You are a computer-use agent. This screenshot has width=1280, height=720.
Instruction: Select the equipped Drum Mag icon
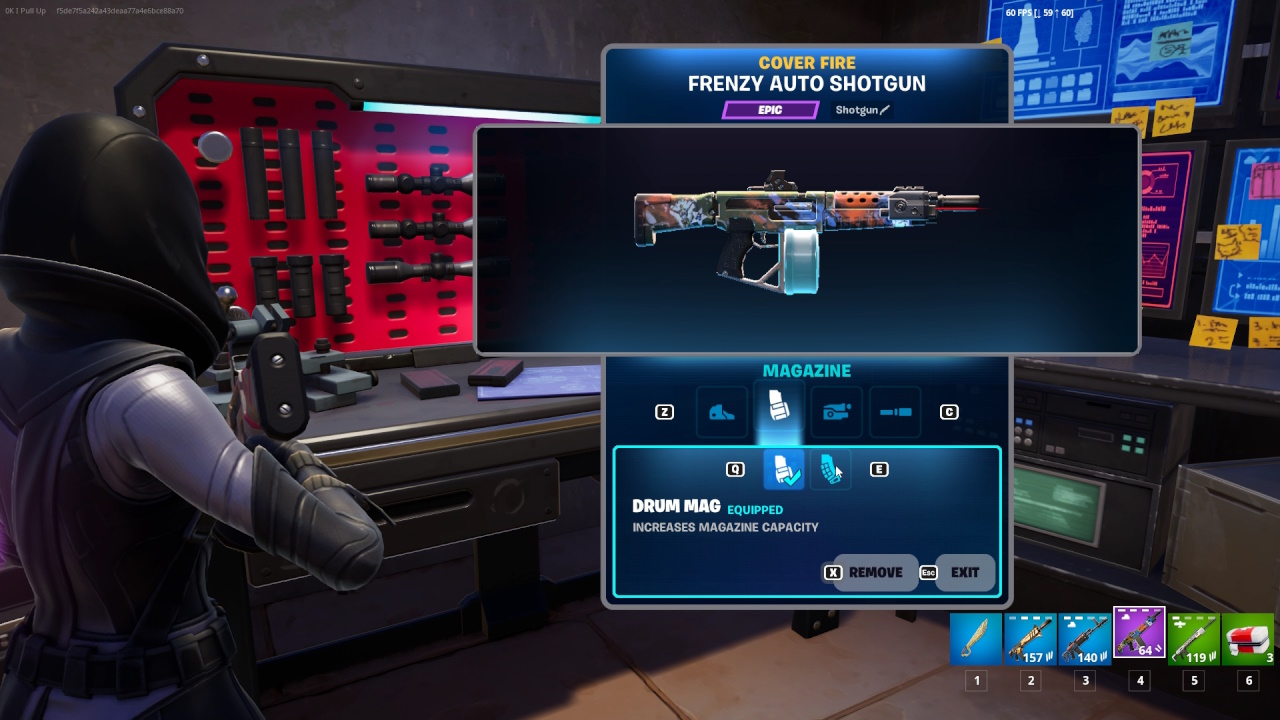click(783, 468)
